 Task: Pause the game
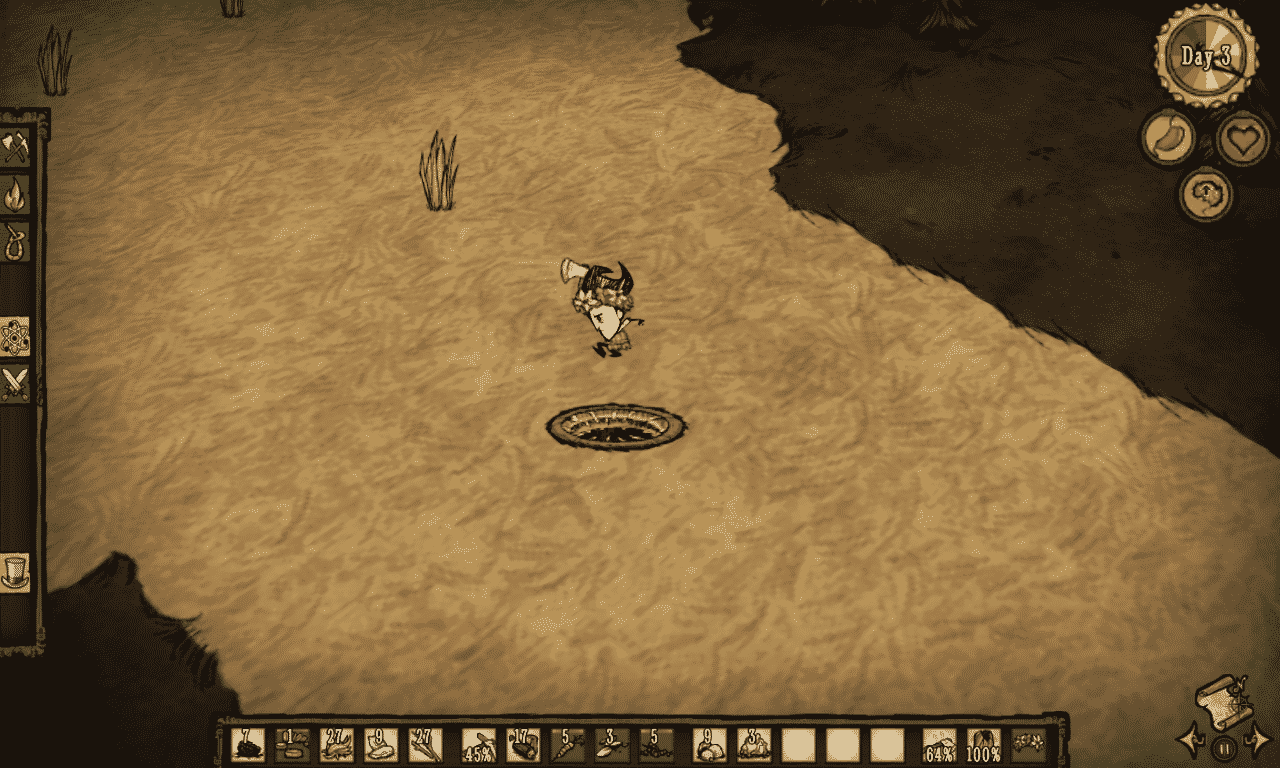pyautogui.click(x=1224, y=746)
